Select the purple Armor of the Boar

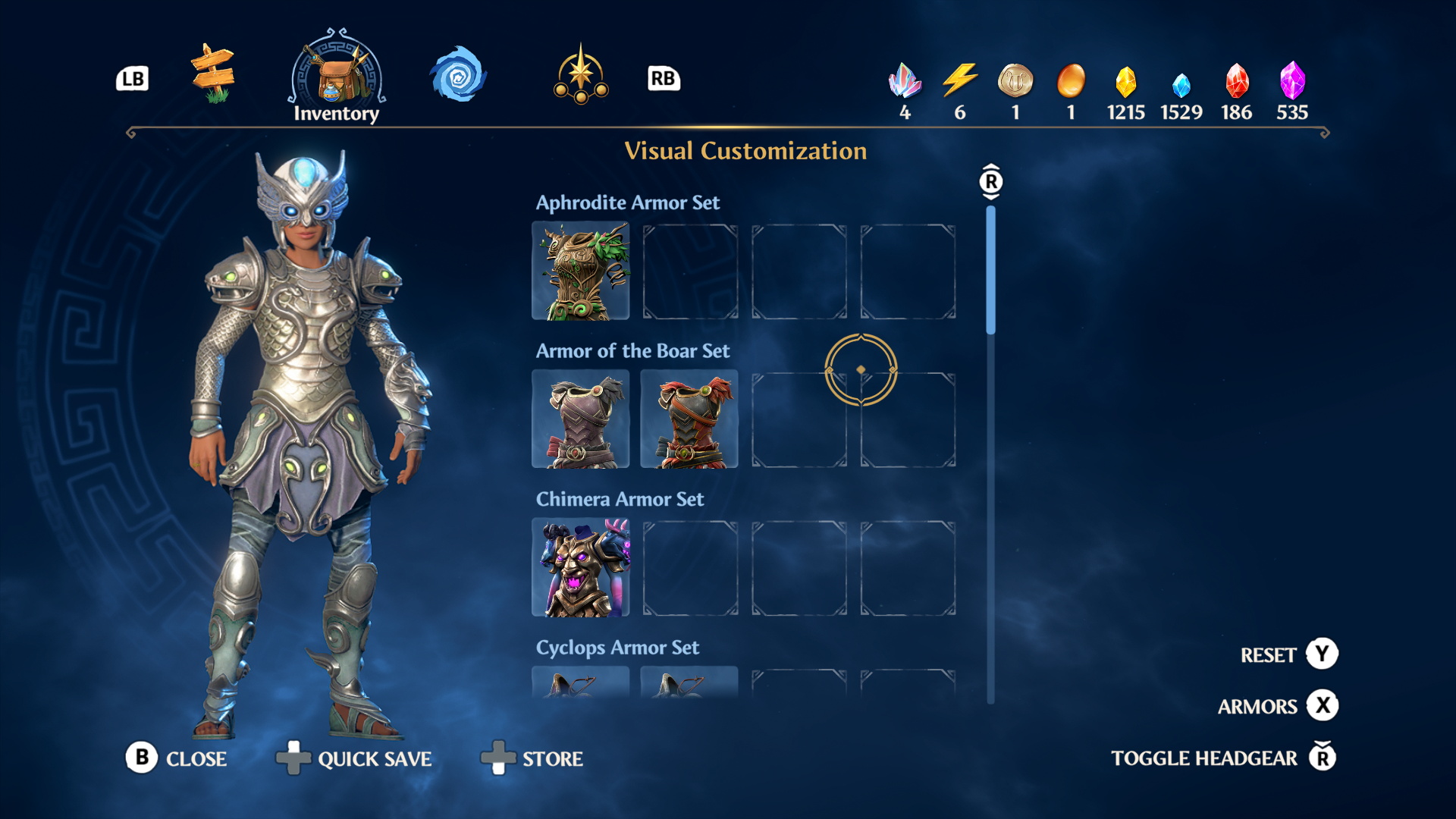point(581,419)
